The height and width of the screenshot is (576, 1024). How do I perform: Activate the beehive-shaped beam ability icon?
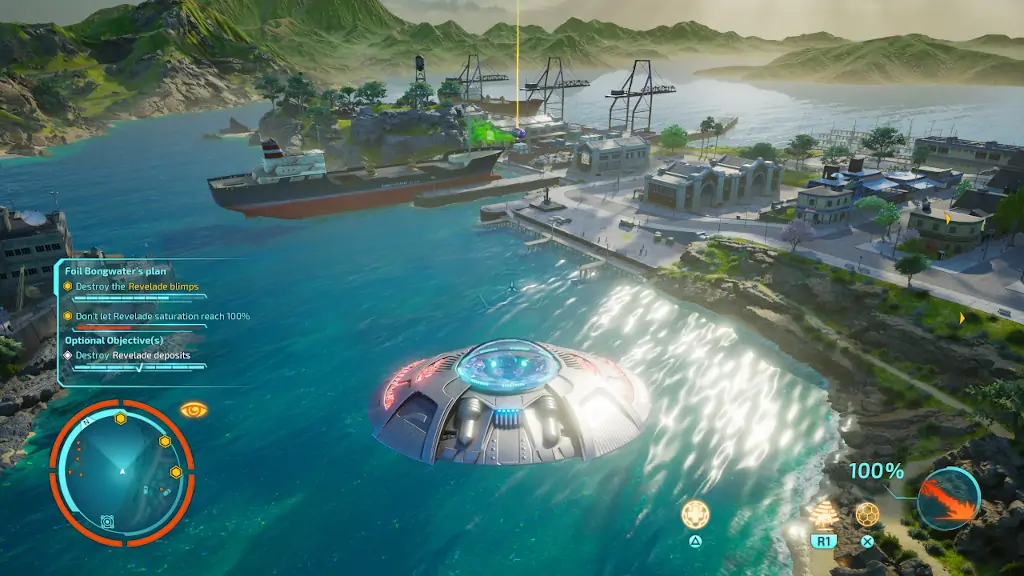823,514
